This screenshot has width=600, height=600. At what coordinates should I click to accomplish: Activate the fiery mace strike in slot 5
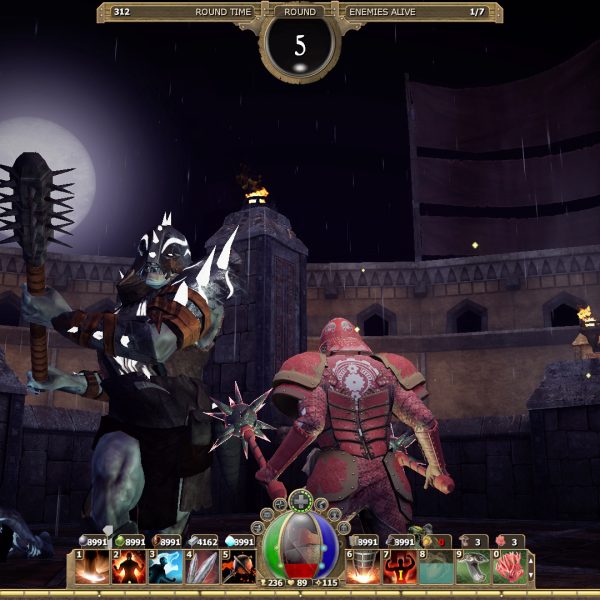237,567
